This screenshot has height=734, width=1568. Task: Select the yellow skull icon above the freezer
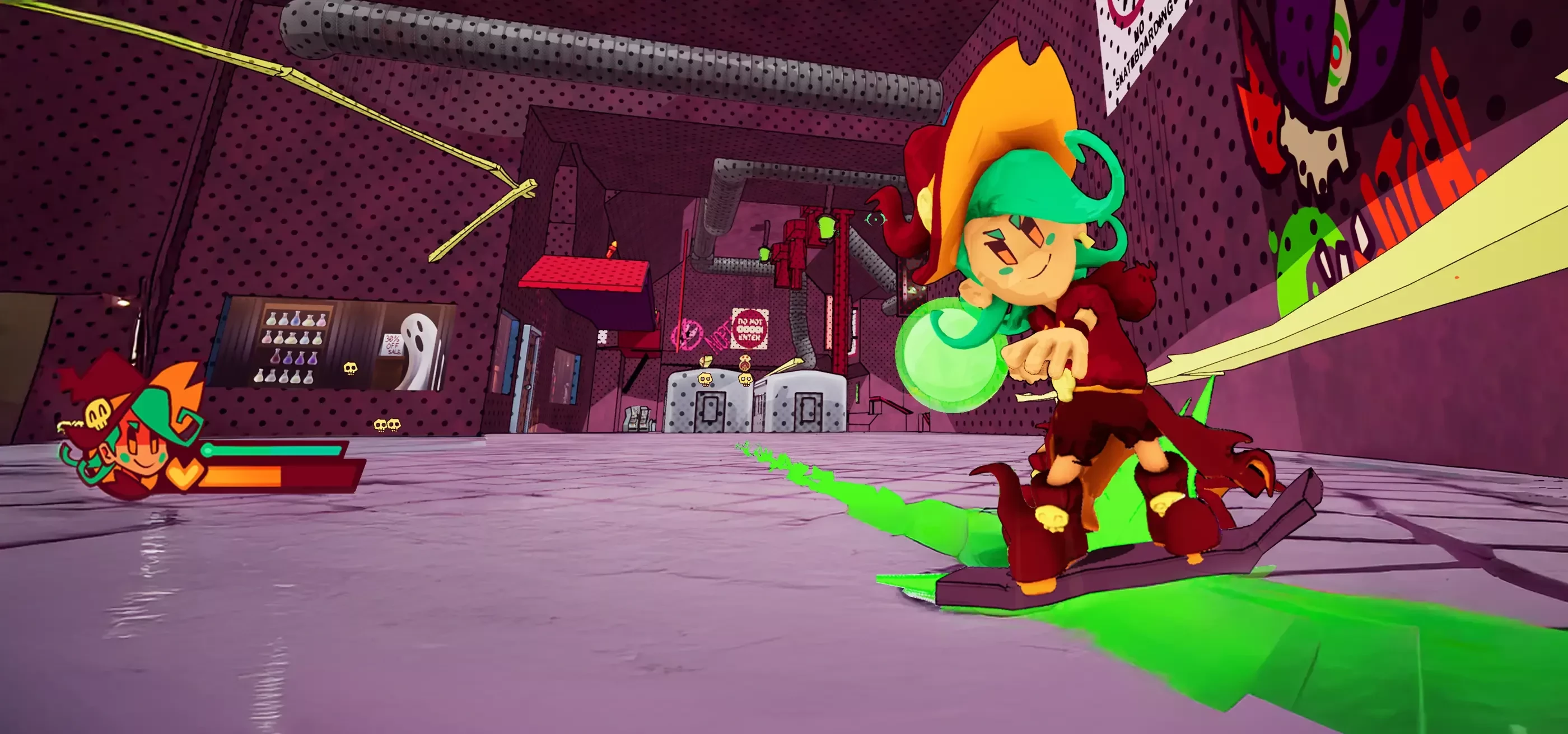point(706,380)
